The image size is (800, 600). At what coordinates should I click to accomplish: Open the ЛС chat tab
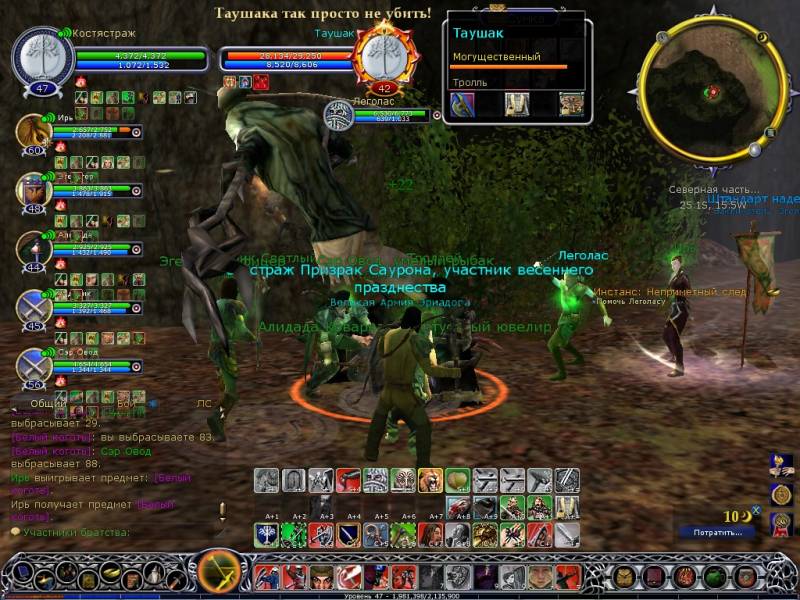tap(204, 403)
